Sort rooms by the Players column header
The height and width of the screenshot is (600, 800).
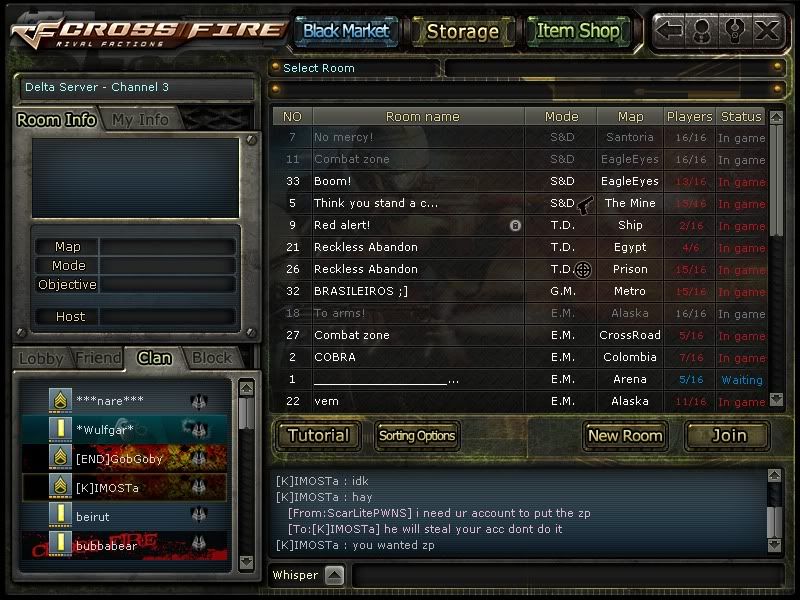point(689,116)
